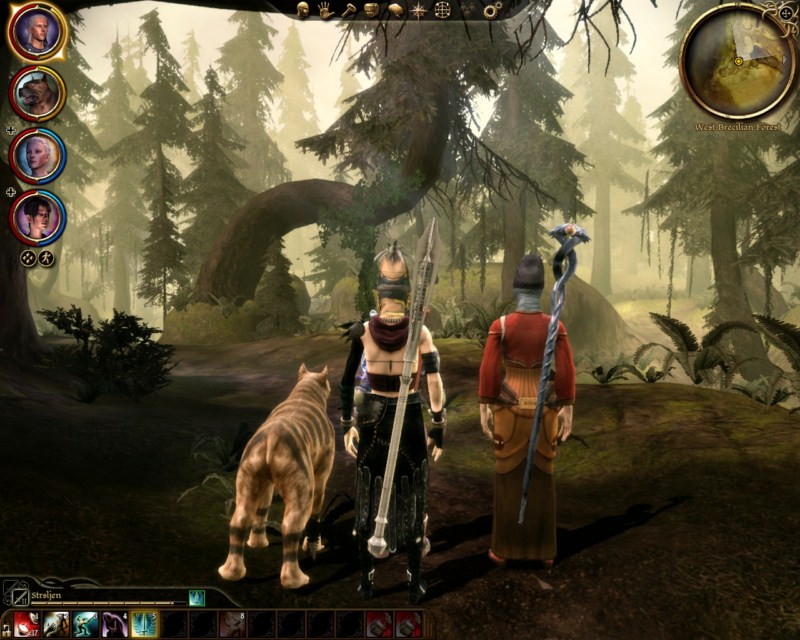Open the character record head icon

[x=304, y=9]
